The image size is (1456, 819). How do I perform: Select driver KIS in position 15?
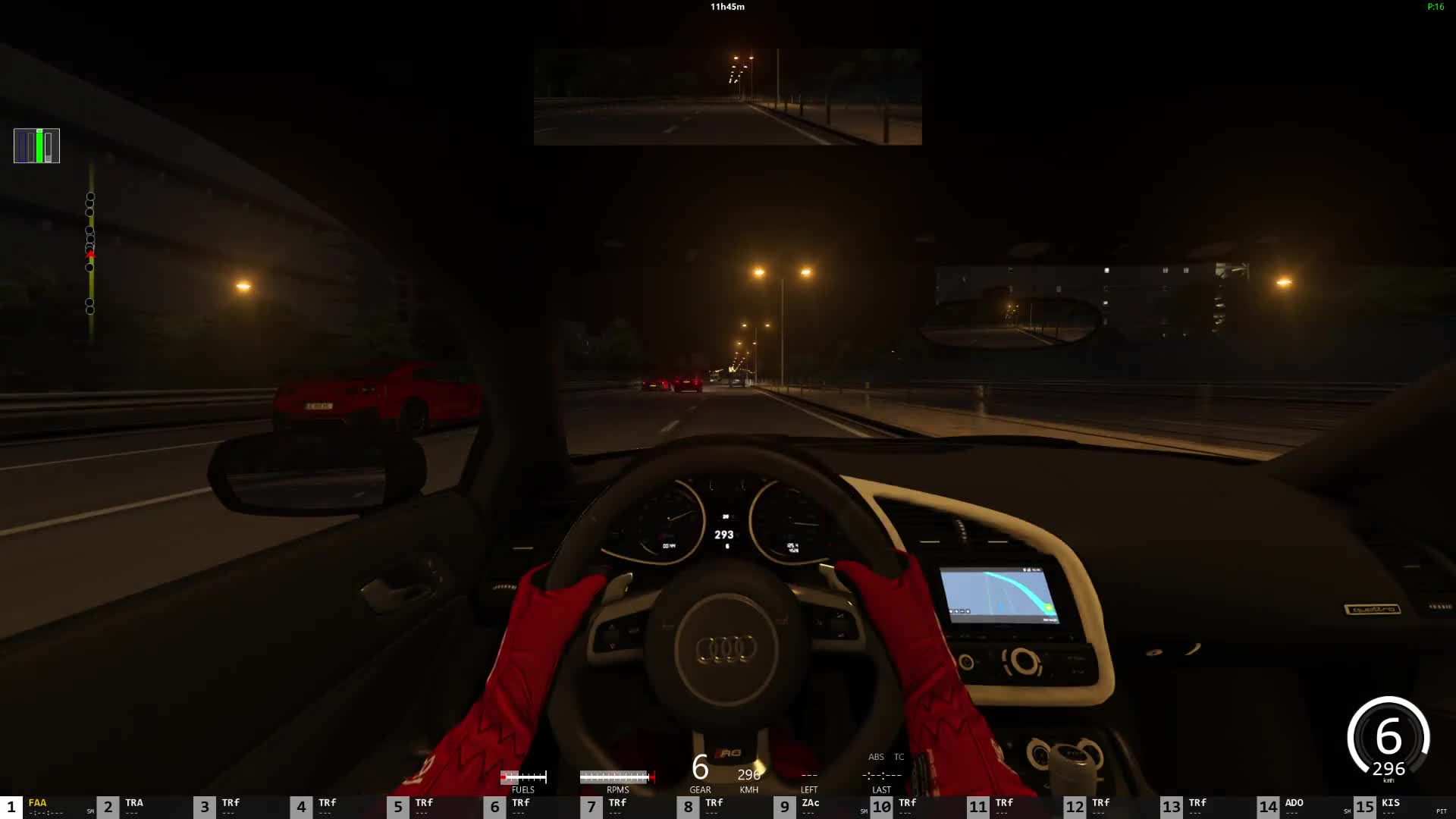[x=1391, y=807]
